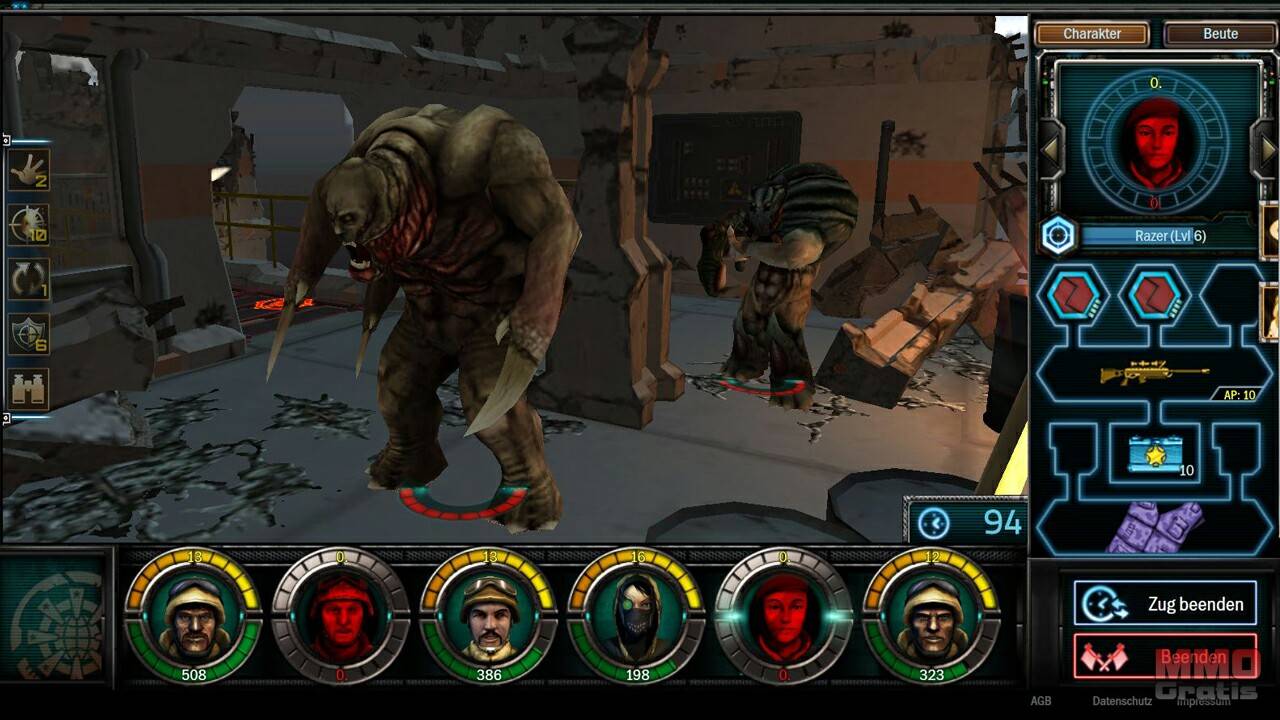Open the Datenschutz link
The height and width of the screenshot is (720, 1280).
coord(1122,701)
